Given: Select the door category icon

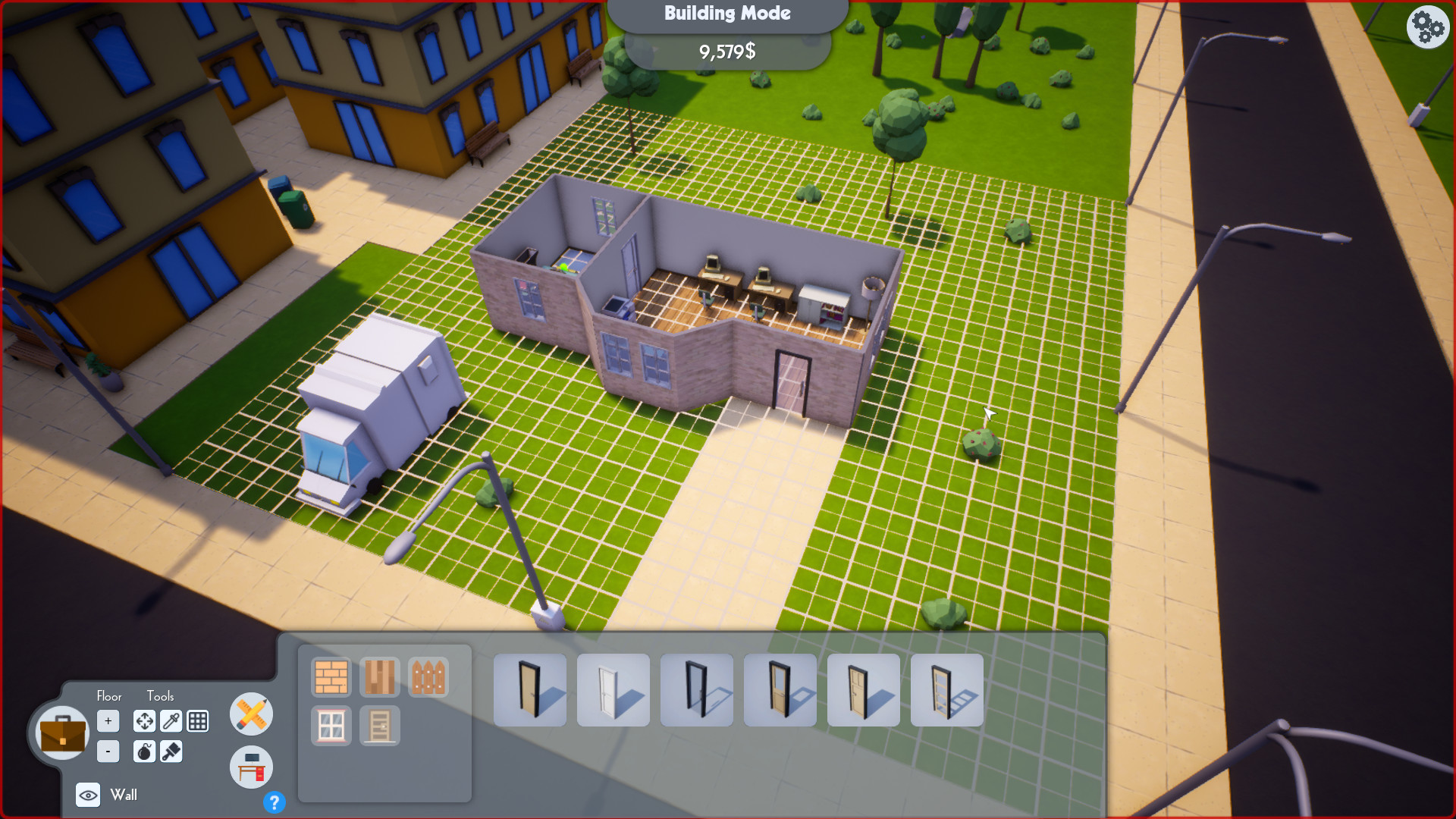Looking at the screenshot, I should [380, 725].
